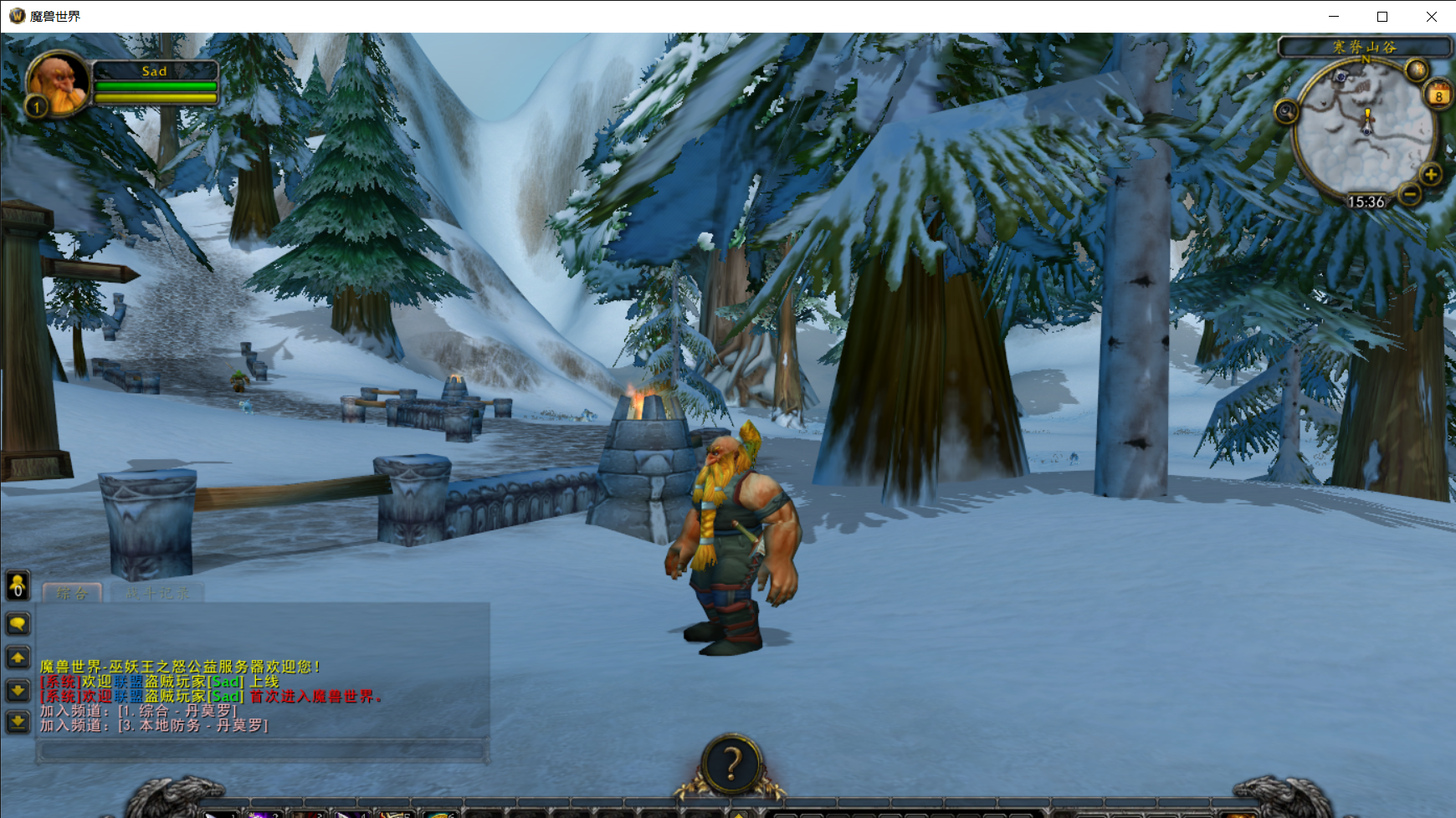
Task: Toggle the 寒脊山谷 zone name bar
Action: point(1364,47)
